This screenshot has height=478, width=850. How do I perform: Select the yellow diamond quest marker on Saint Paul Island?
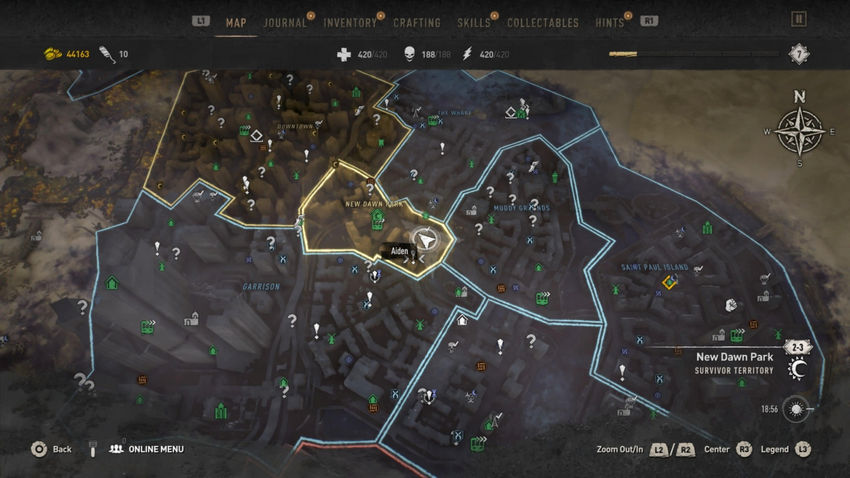668,283
